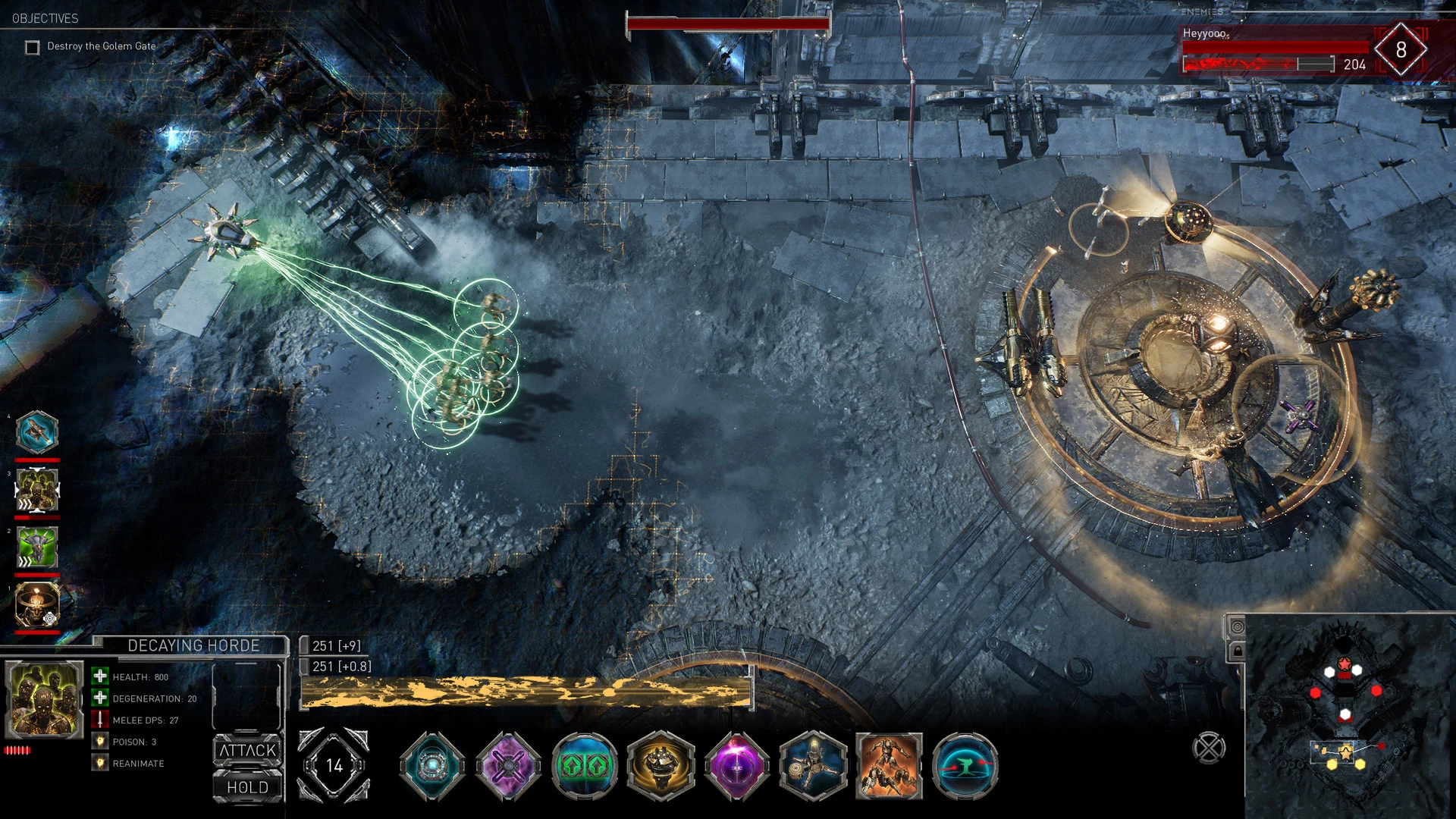Choose the purple cross-shaped card
The height and width of the screenshot is (819, 1456).
pyautogui.click(x=508, y=766)
